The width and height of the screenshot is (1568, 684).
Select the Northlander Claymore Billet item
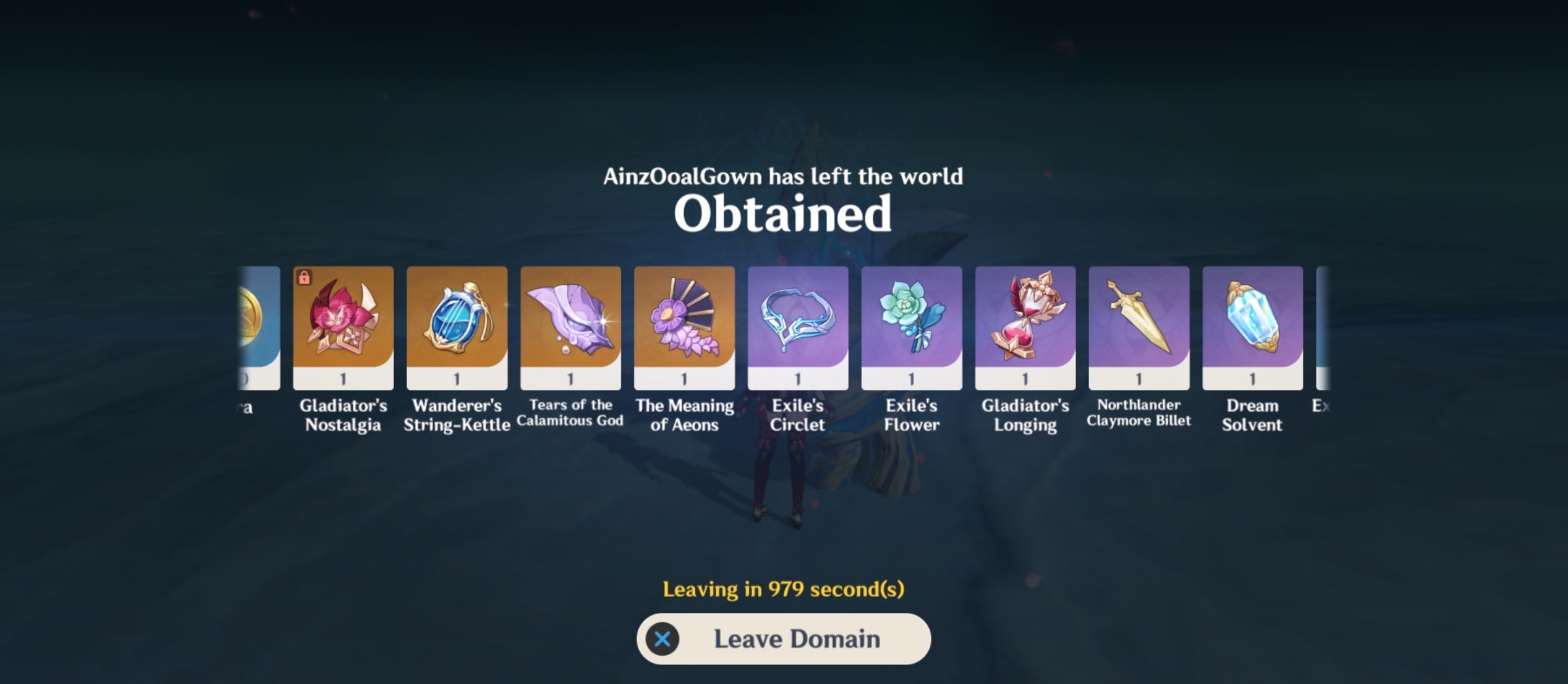tap(1138, 325)
